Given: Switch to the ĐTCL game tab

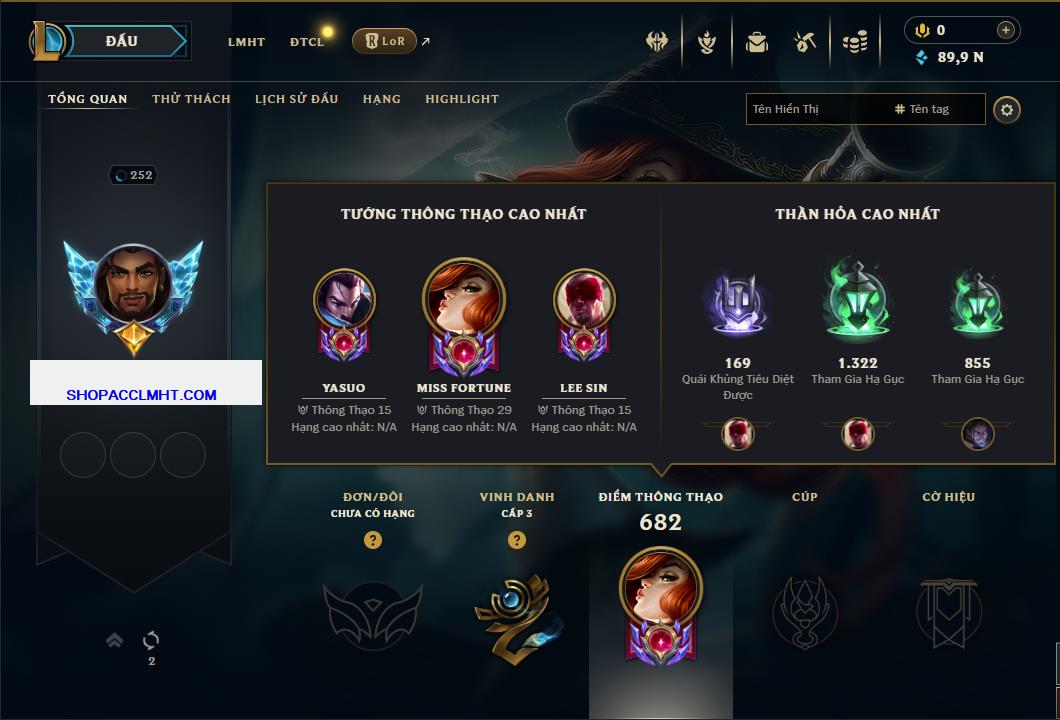Looking at the screenshot, I should coord(307,42).
